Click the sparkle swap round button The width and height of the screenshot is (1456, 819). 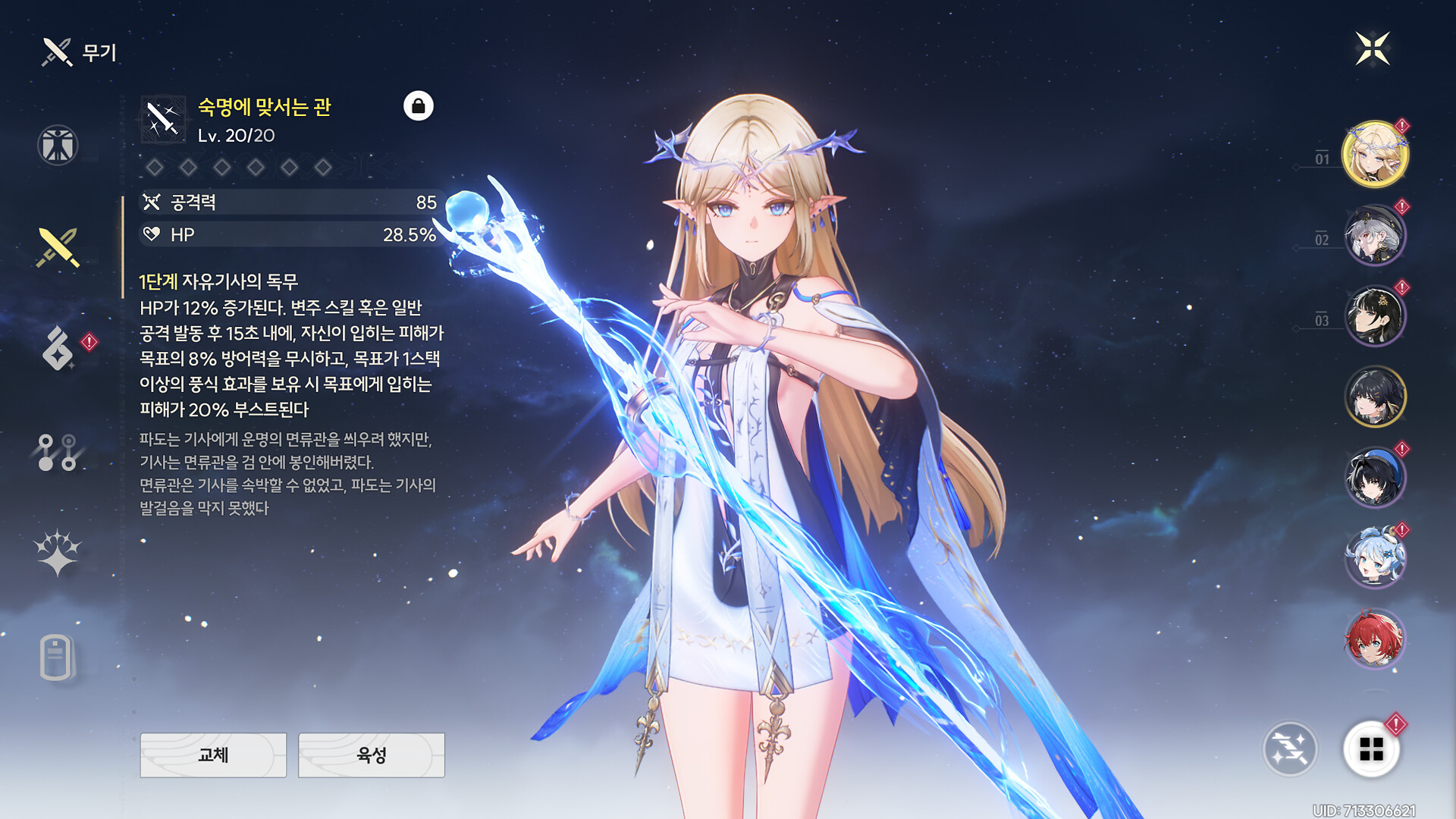click(x=1290, y=749)
